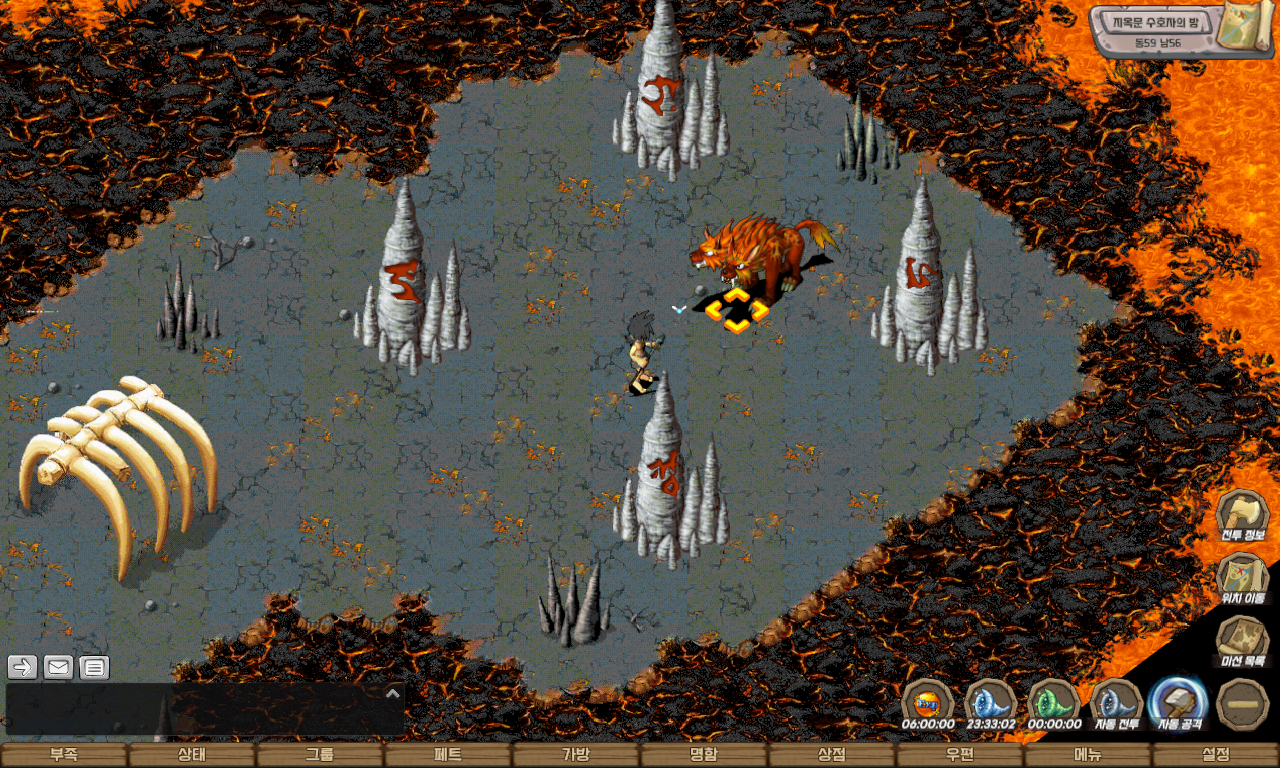
Task: Open the 가방 (Bag) inventory
Action: [x=576, y=755]
